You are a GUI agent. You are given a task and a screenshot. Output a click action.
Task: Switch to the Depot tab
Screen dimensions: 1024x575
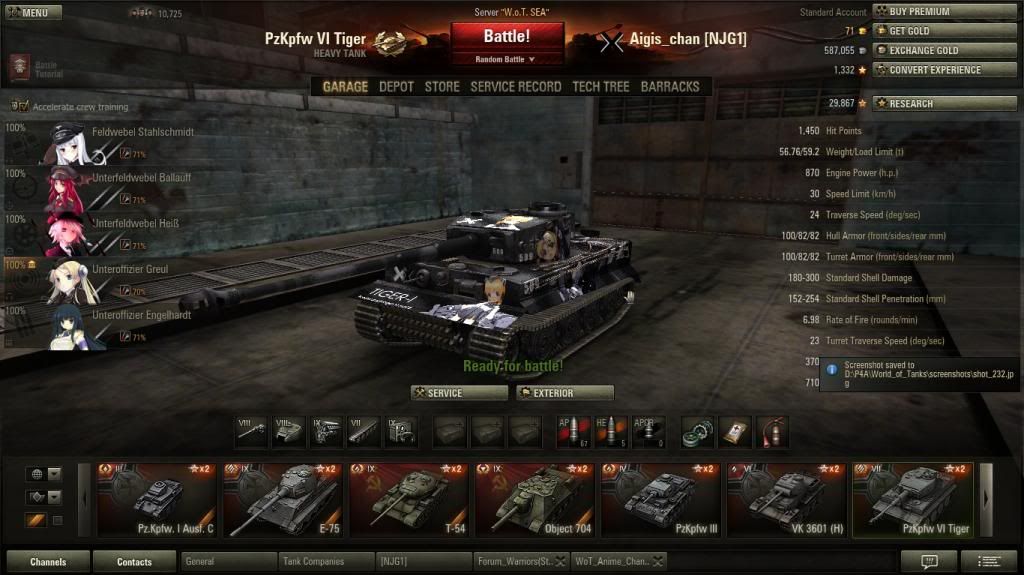pos(396,87)
